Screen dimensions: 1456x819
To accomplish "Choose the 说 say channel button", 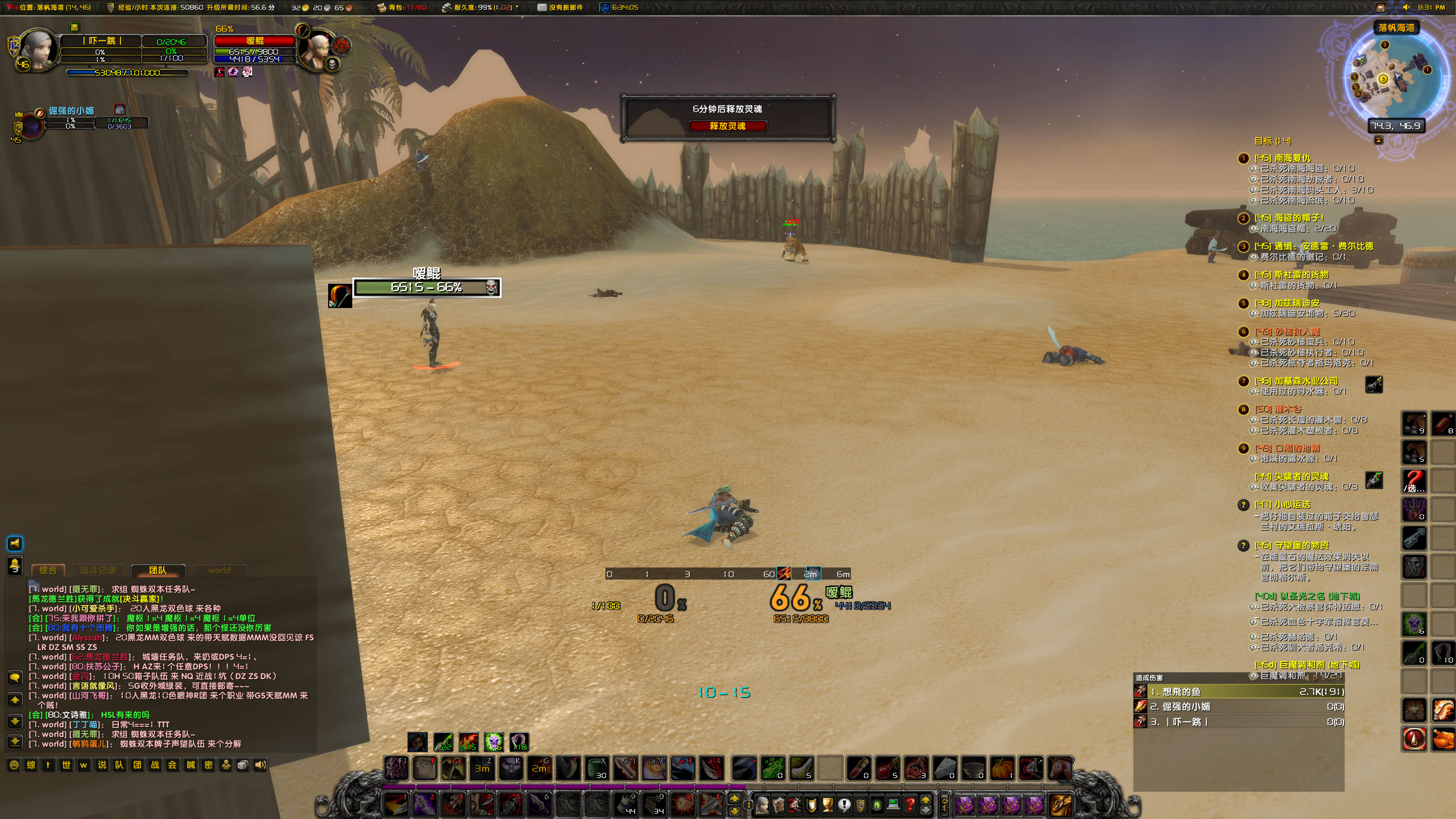I will pyautogui.click(x=102, y=765).
